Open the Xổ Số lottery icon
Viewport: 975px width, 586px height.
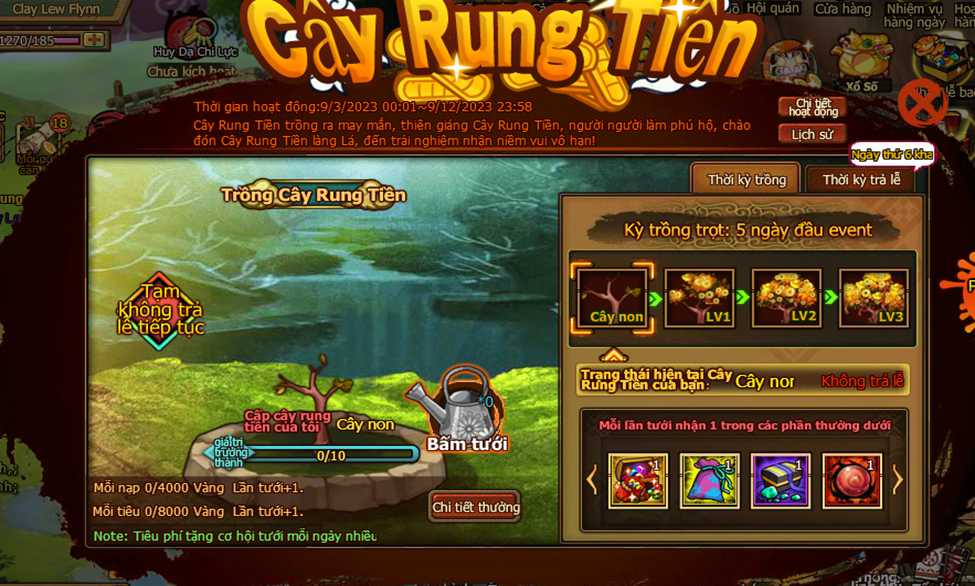coord(860,62)
